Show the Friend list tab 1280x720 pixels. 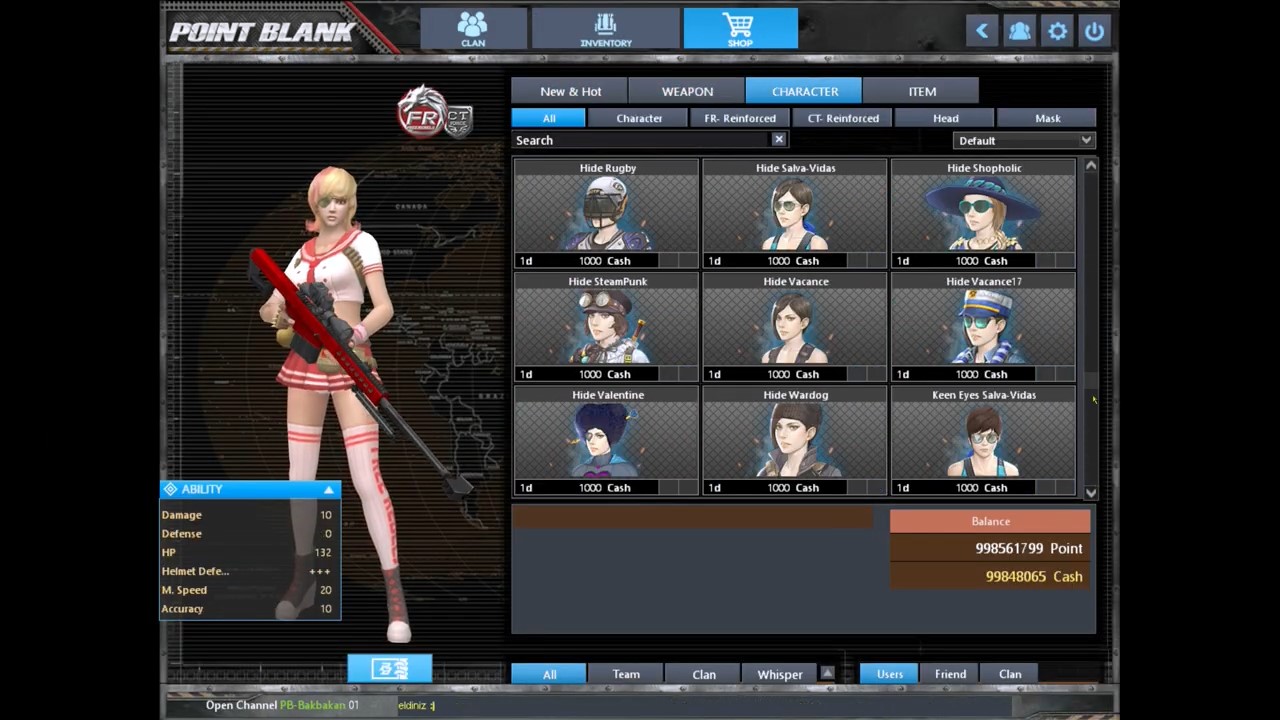[950, 674]
